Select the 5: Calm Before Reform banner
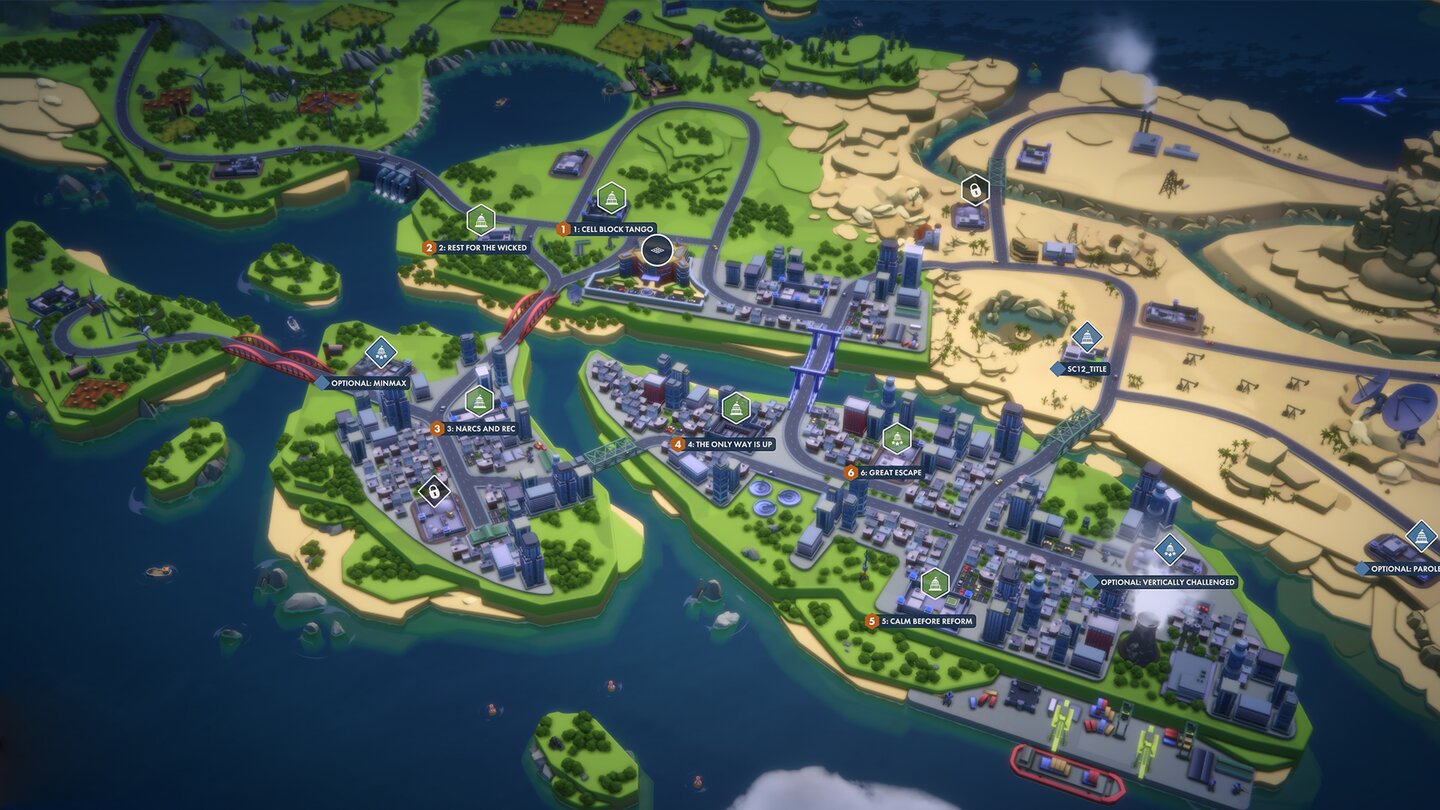 click(x=922, y=621)
